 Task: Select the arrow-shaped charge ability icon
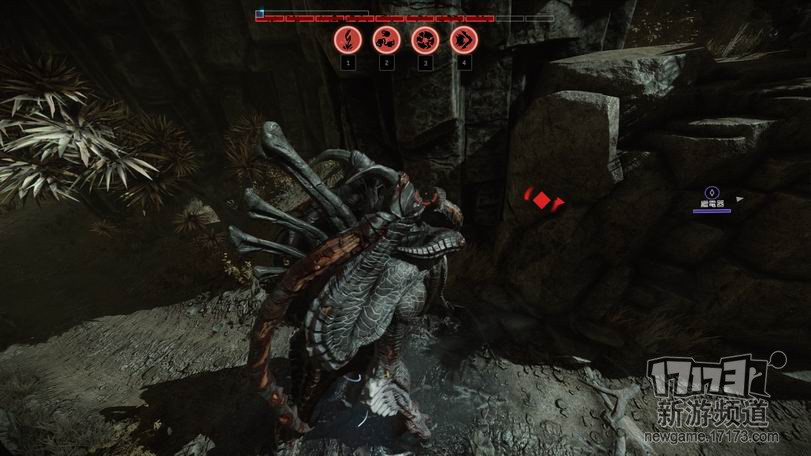pyautogui.click(x=464, y=40)
